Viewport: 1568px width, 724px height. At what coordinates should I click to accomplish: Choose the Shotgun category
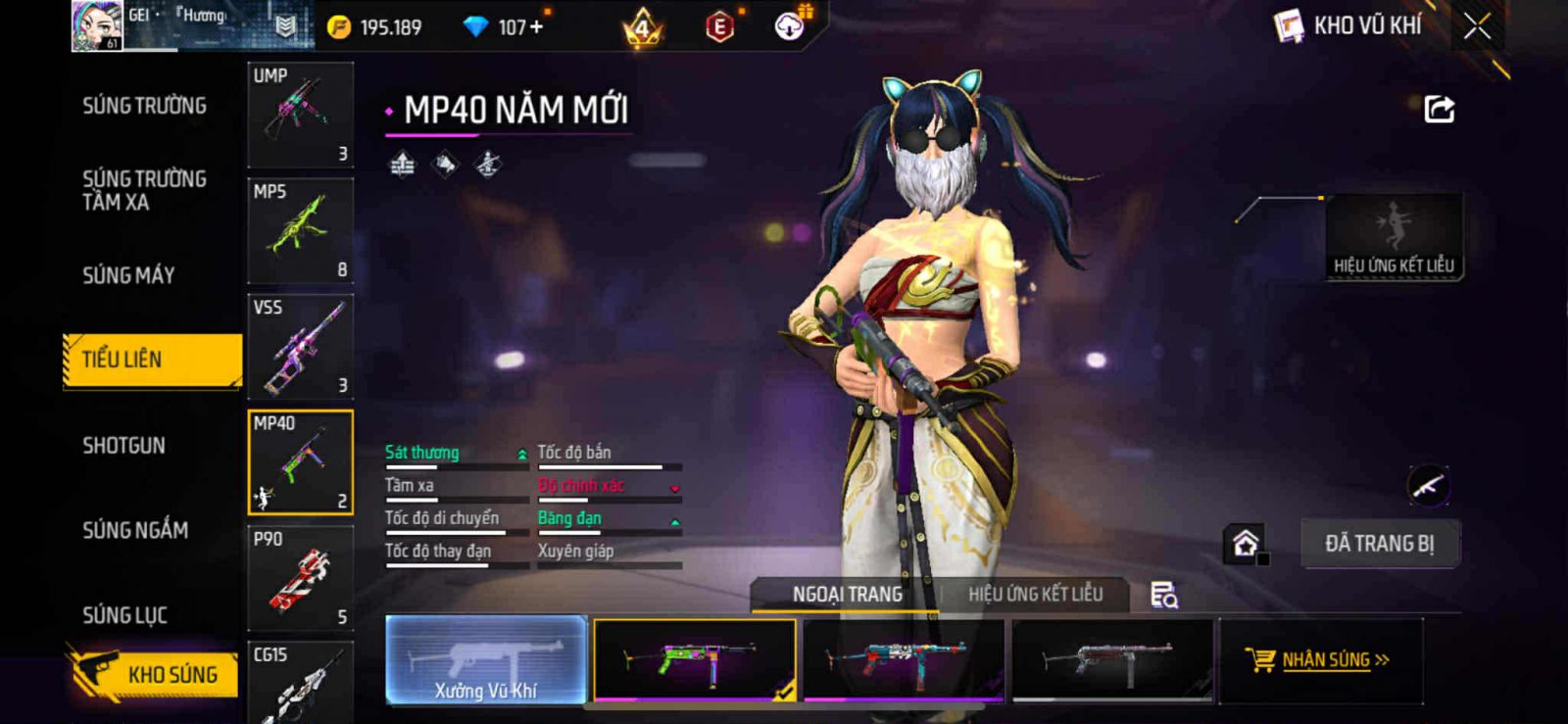pyautogui.click(x=123, y=446)
